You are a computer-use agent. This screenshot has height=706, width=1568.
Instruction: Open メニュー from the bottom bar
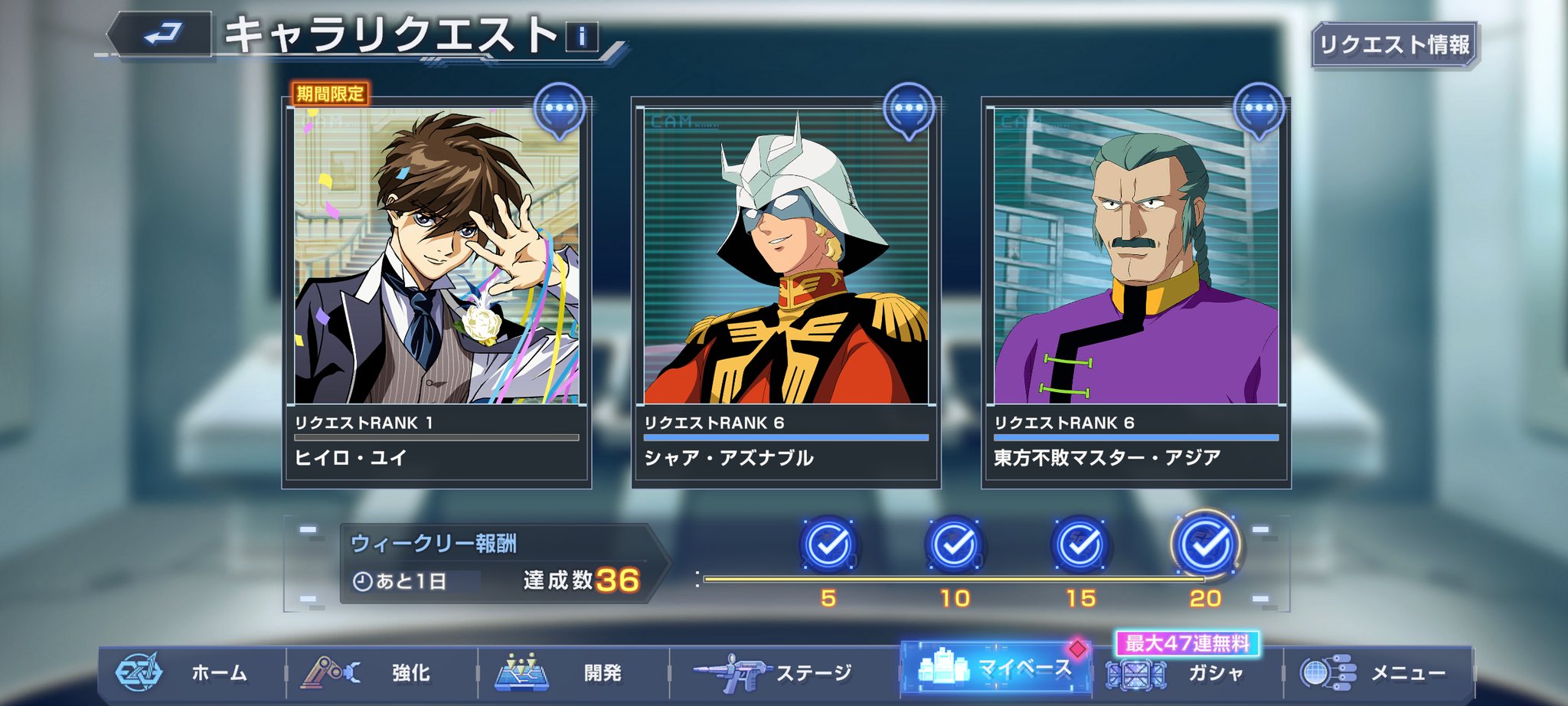click(x=1377, y=673)
